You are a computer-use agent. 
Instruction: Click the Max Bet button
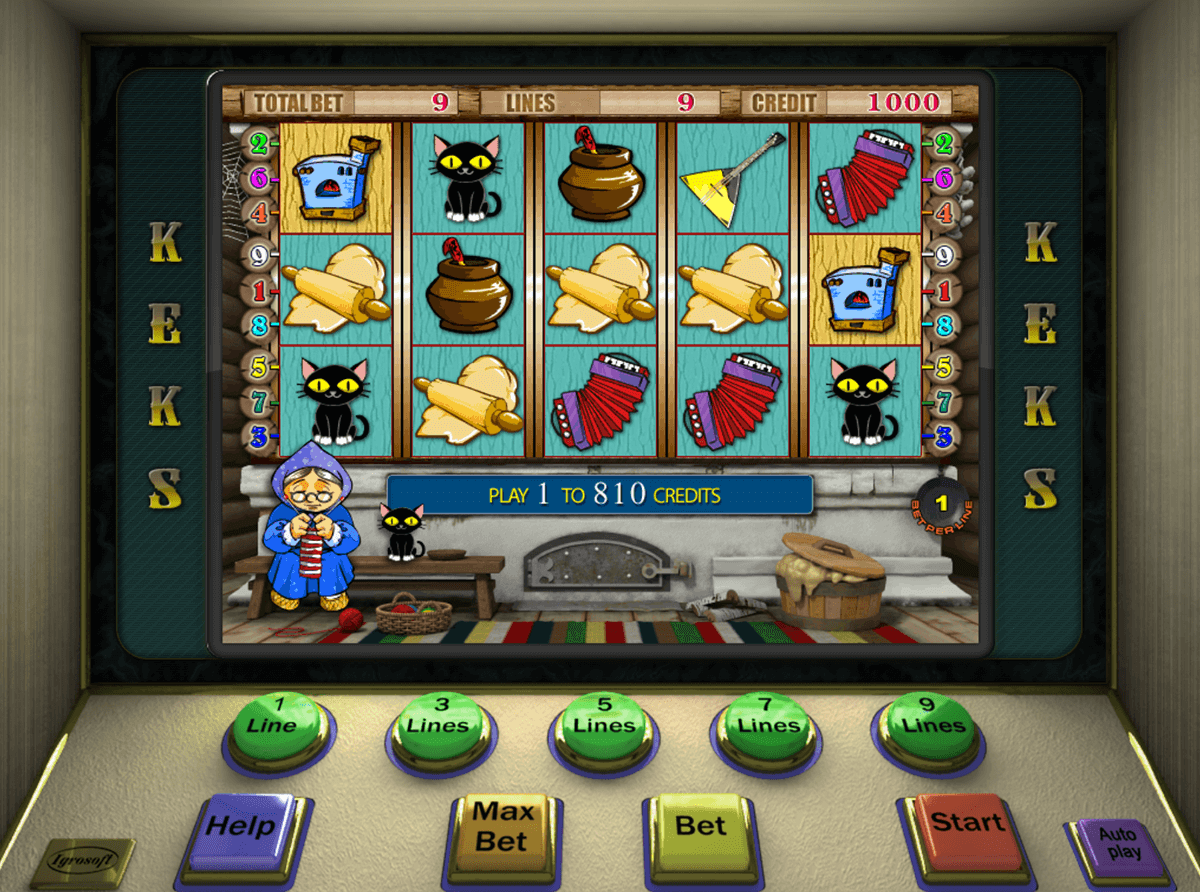(500, 827)
